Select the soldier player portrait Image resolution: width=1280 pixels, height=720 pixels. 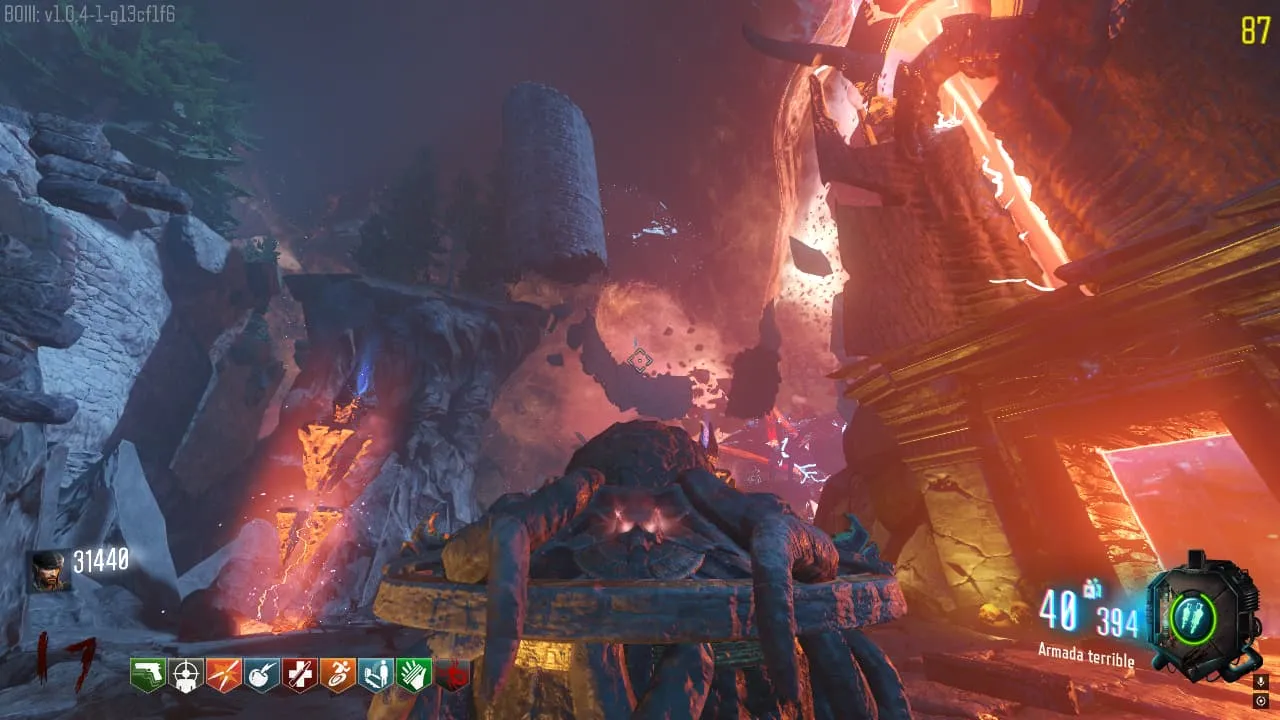point(49,571)
